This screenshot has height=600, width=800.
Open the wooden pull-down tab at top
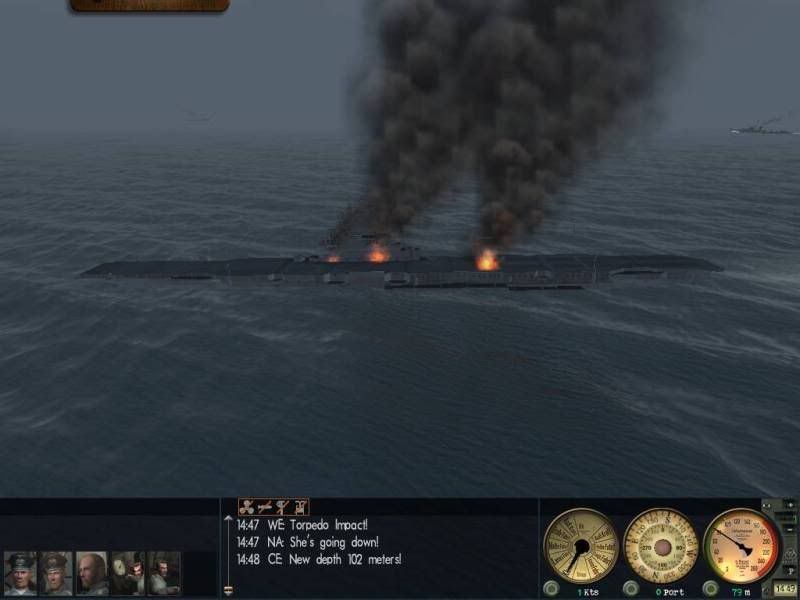click(x=149, y=6)
